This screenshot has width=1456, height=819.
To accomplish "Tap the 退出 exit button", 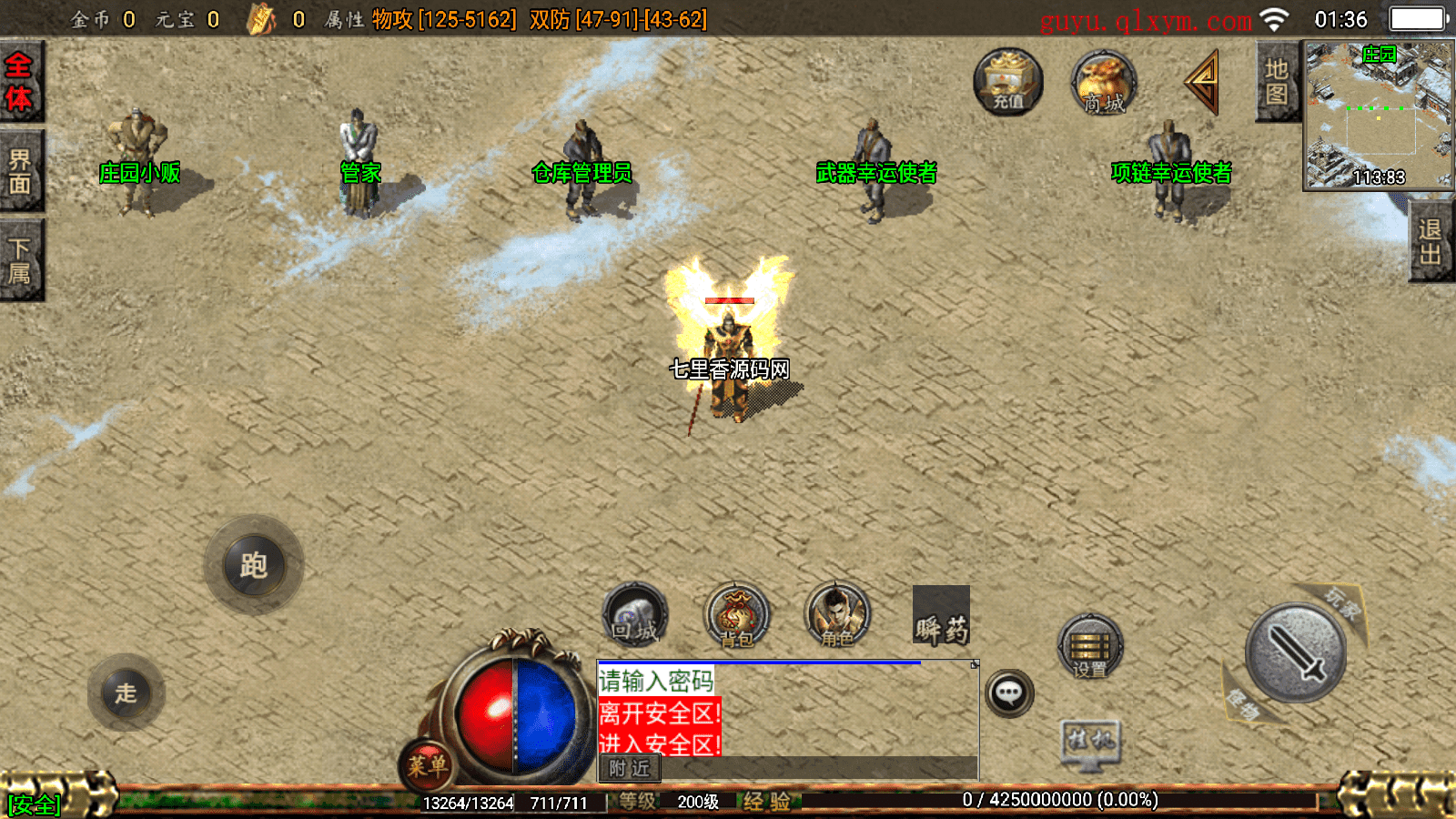I will [x=1430, y=242].
